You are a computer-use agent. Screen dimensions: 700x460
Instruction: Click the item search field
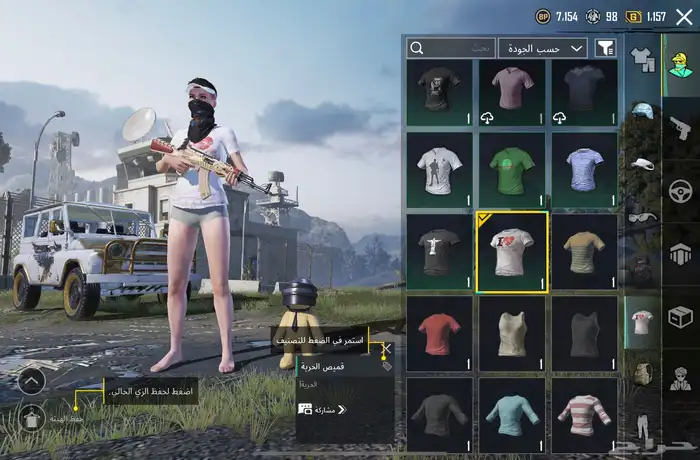[x=451, y=47]
